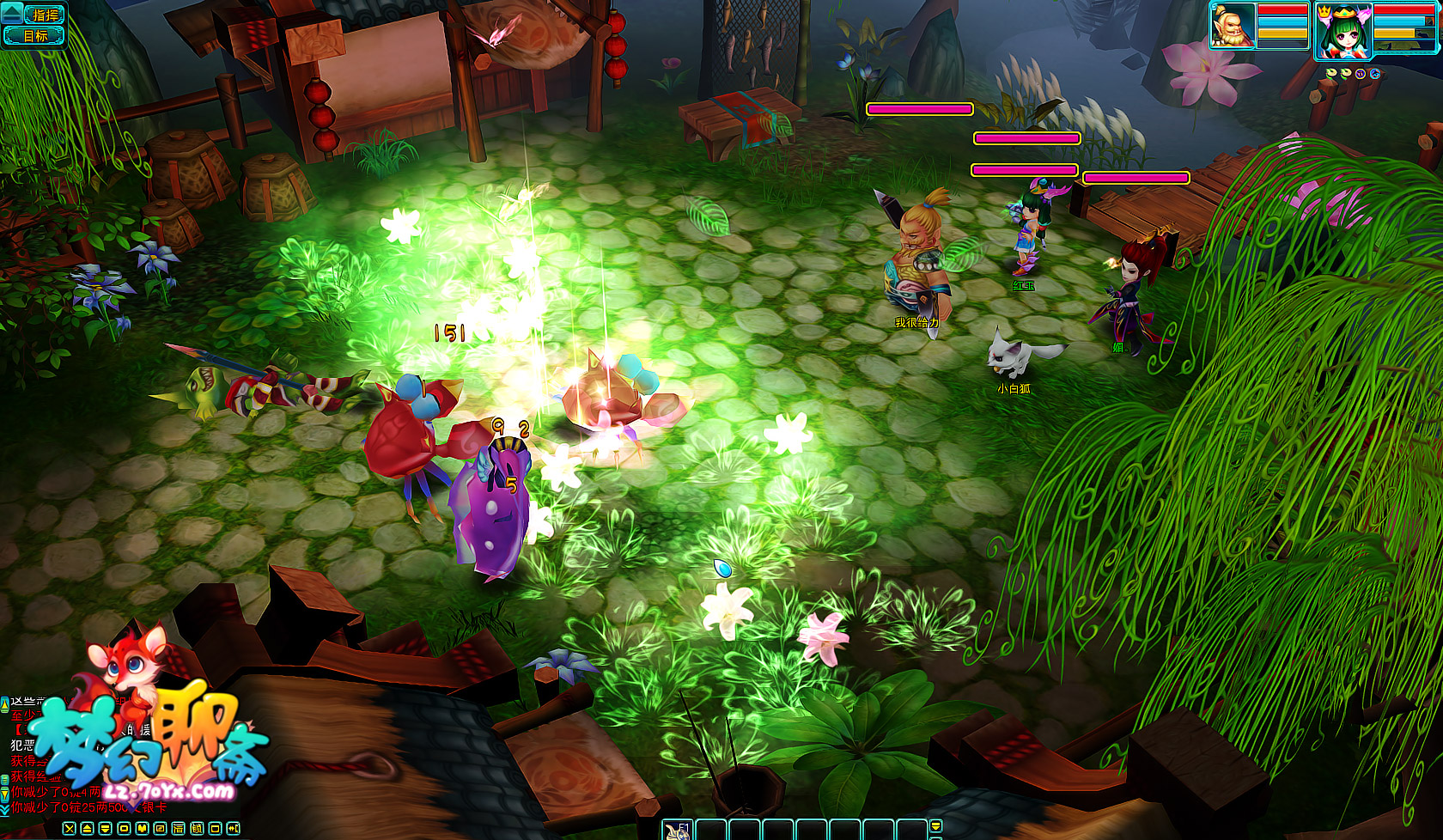Jump to chat bottom with double-down arrow
Viewport: 1443px width, 840px height.
click(4, 809)
